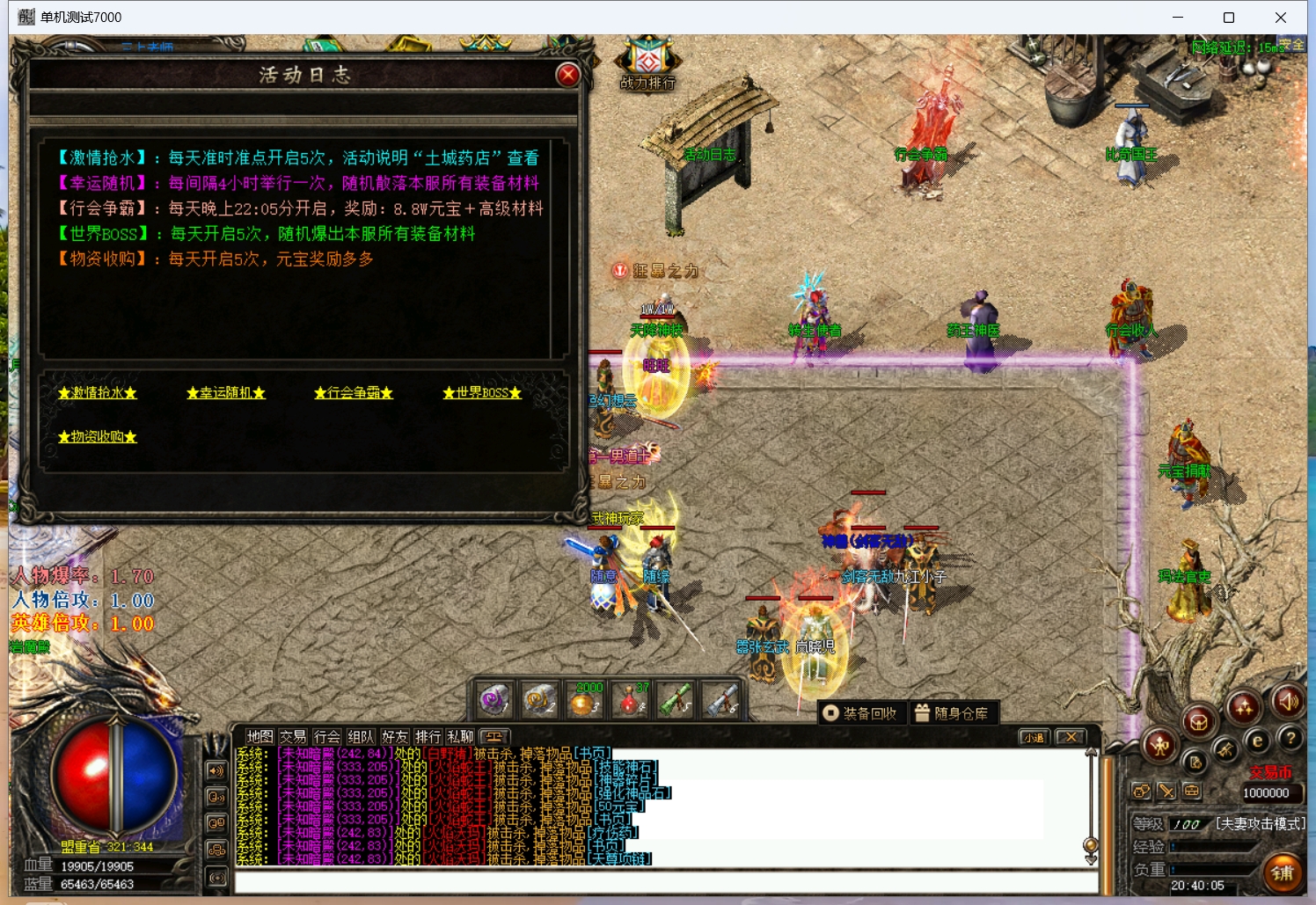The width and height of the screenshot is (1316, 905).
Task: Open the 行会 guild tab
Action: tap(326, 737)
